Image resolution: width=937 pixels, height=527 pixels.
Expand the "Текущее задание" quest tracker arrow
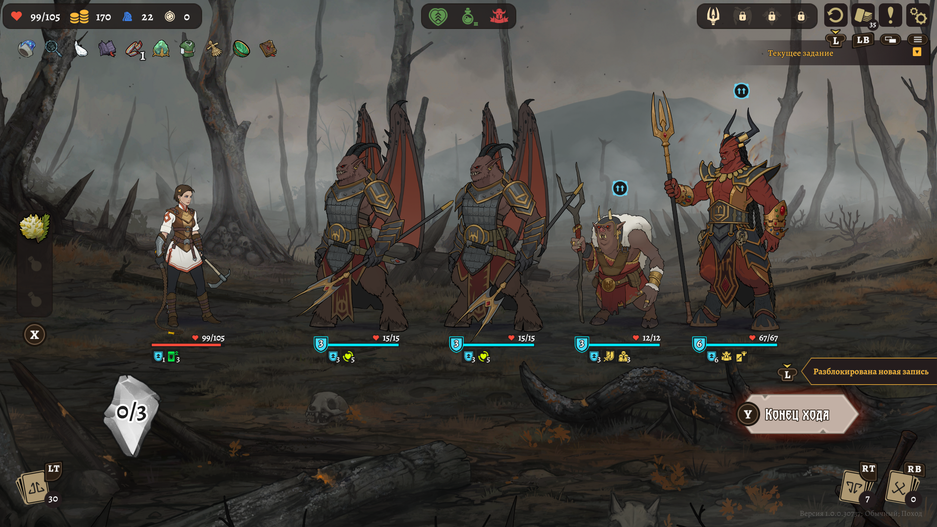click(x=917, y=52)
